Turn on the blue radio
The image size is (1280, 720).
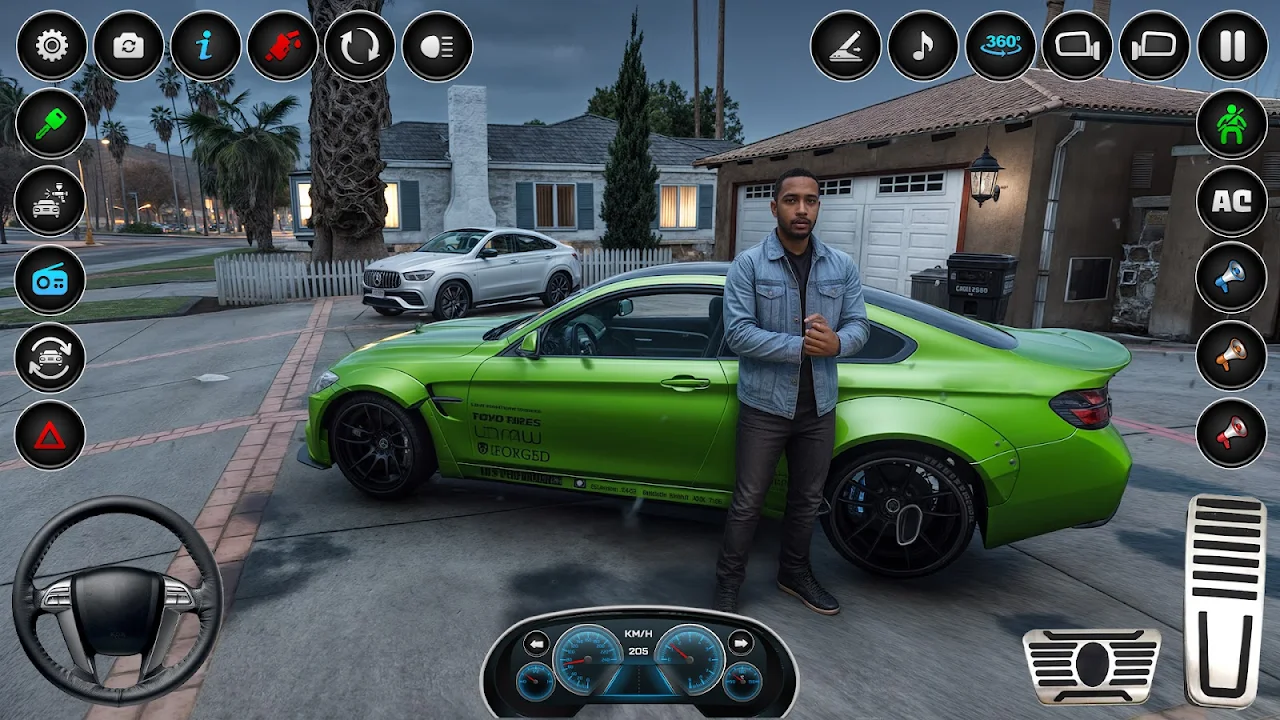(50, 280)
